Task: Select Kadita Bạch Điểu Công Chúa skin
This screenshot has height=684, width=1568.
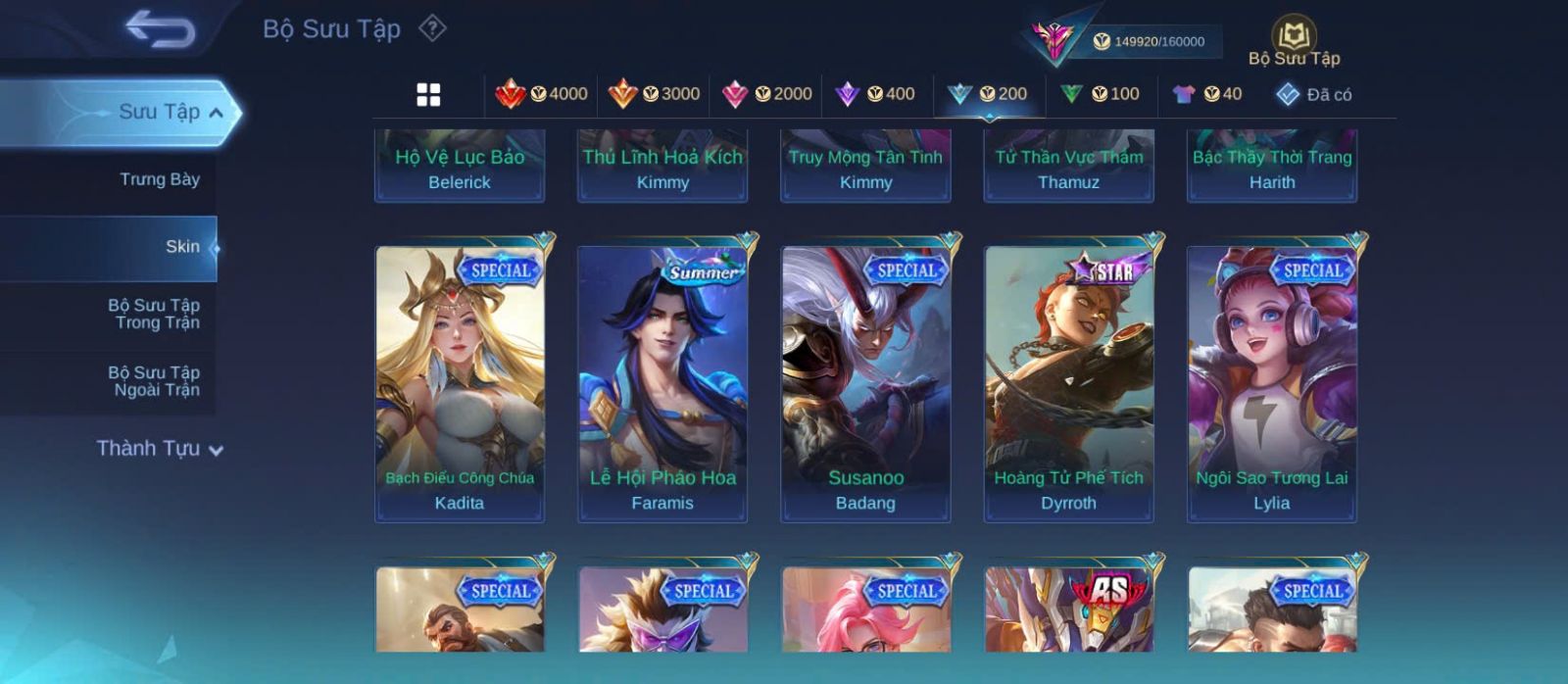Action: [x=460, y=382]
